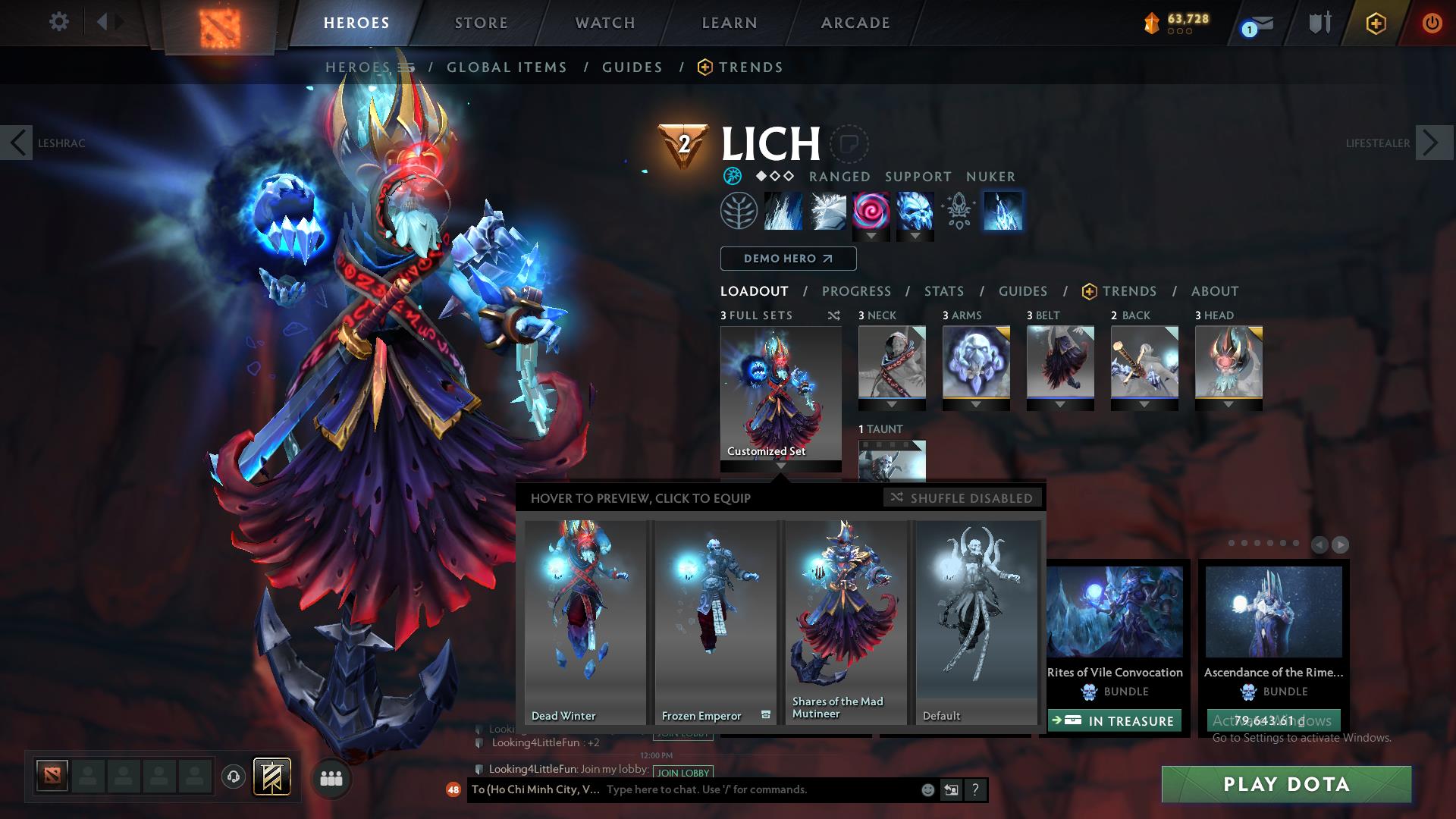Screen dimensions: 1456x819
Task: Open the armory shield-and-sword icon
Action: tap(1318, 23)
